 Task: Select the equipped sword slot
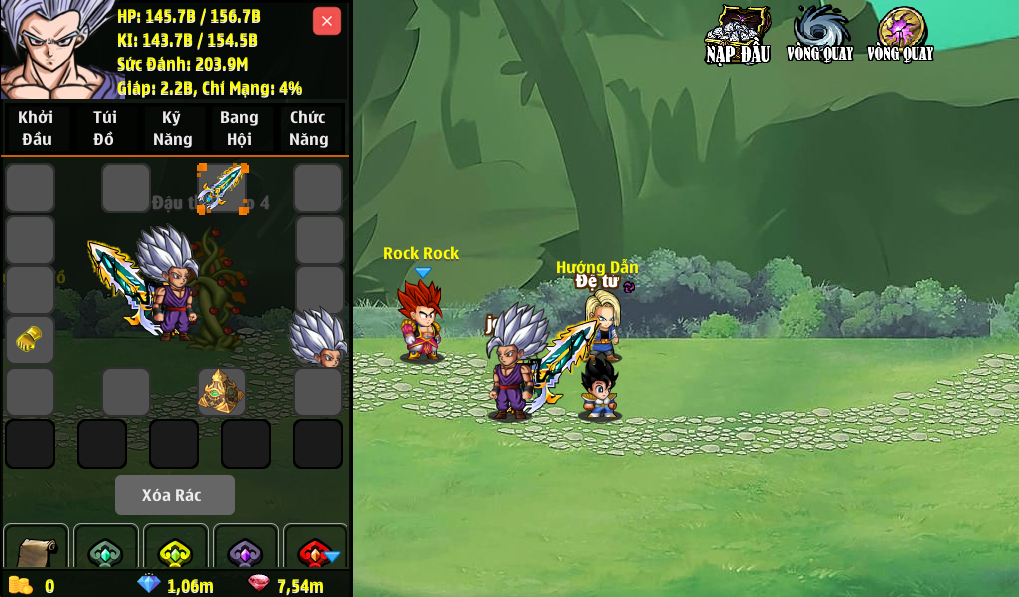click(x=222, y=188)
